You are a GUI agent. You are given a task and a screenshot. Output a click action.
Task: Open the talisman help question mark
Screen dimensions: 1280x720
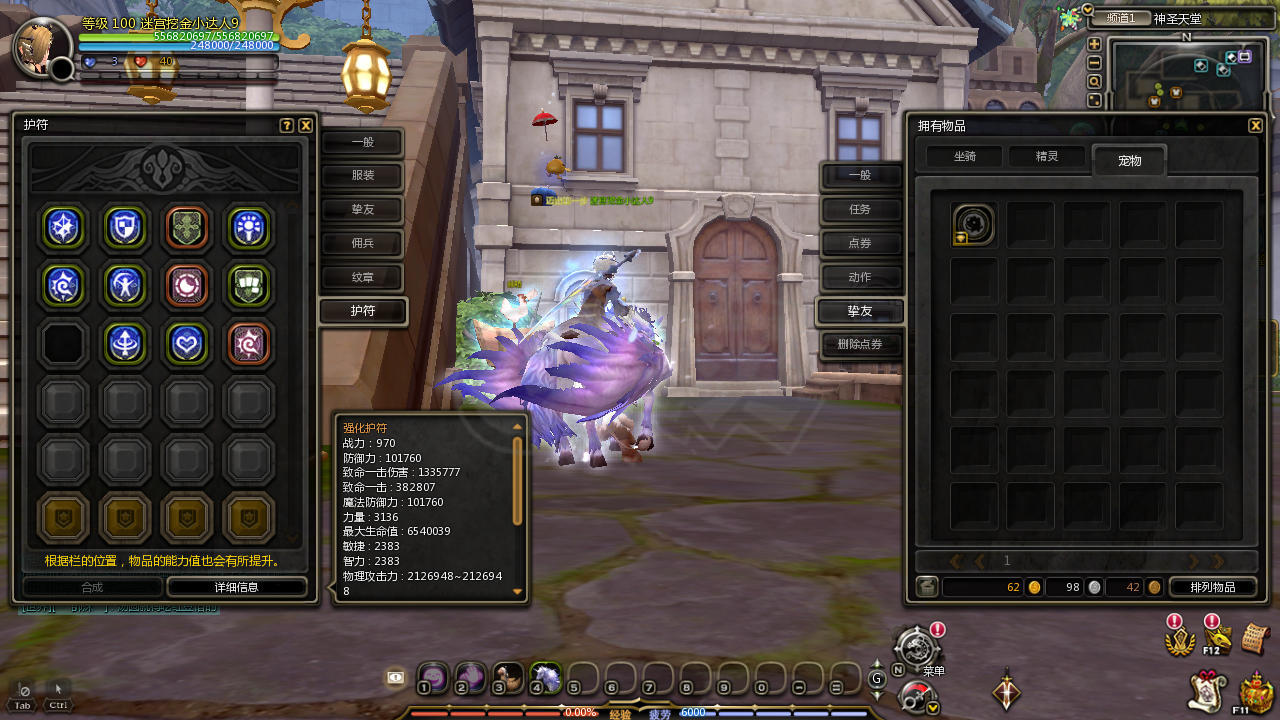pos(287,126)
